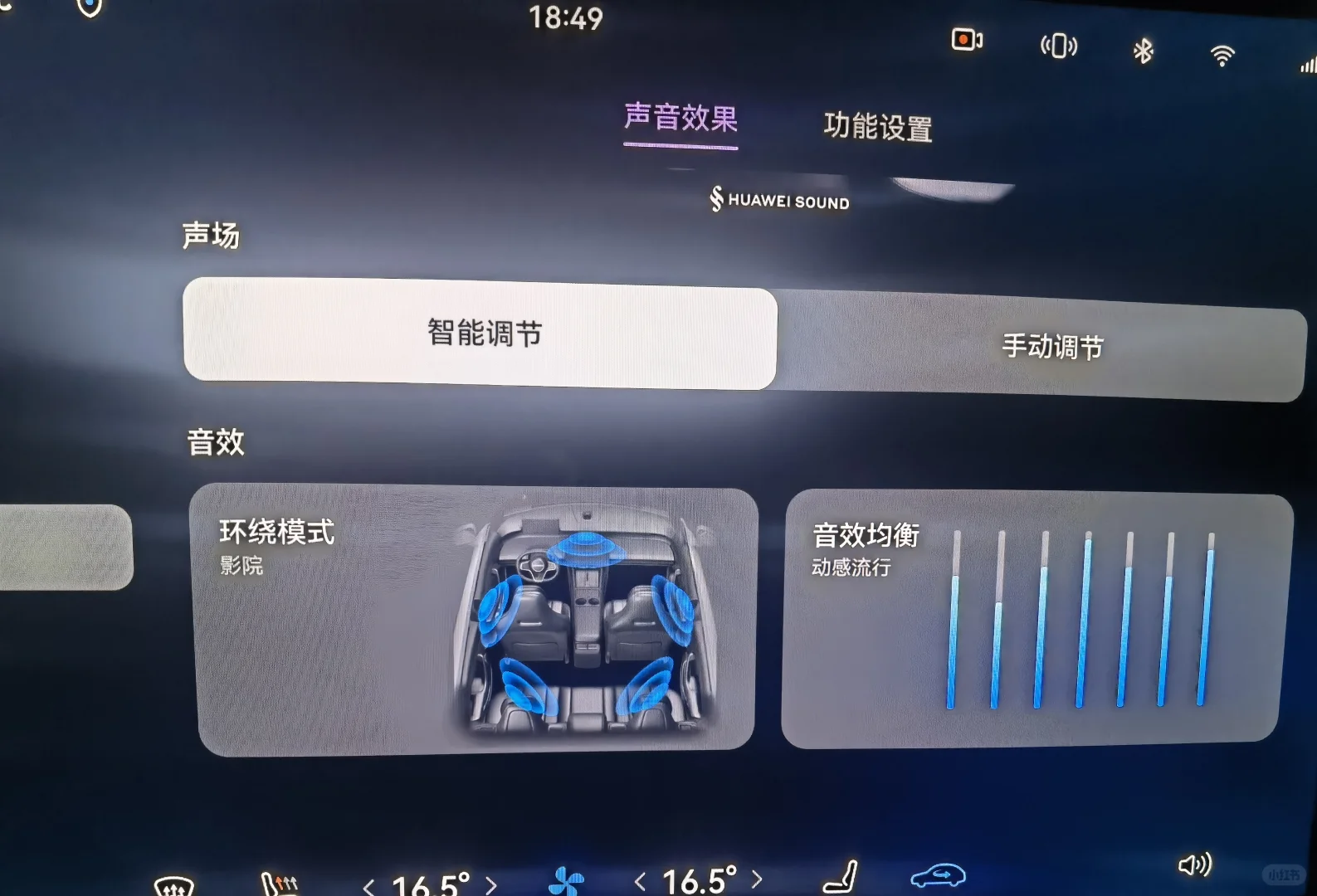Tap the screen recording indicator
The image size is (1317, 896).
967,39
